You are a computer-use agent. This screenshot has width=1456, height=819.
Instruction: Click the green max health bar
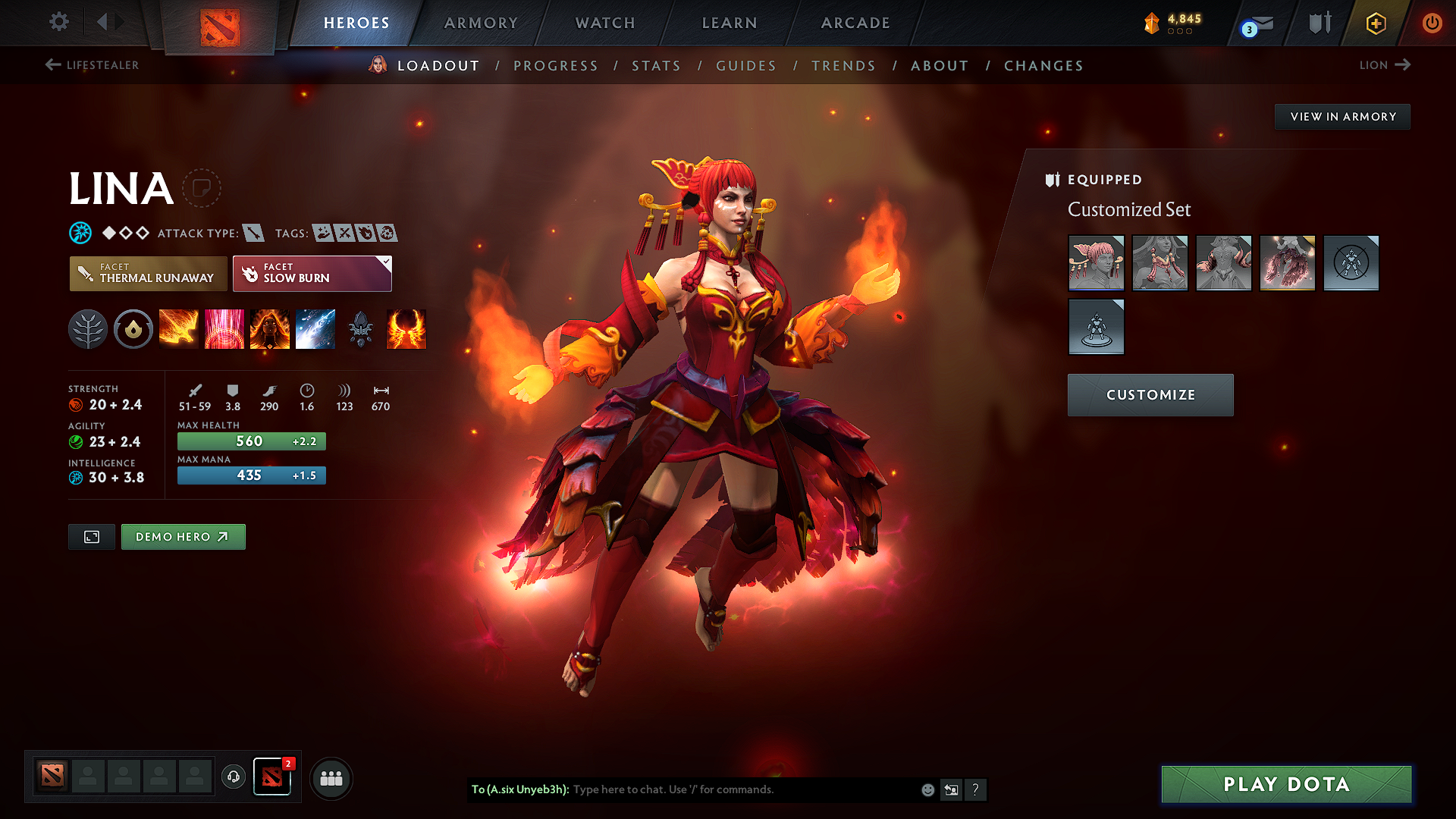(x=250, y=441)
